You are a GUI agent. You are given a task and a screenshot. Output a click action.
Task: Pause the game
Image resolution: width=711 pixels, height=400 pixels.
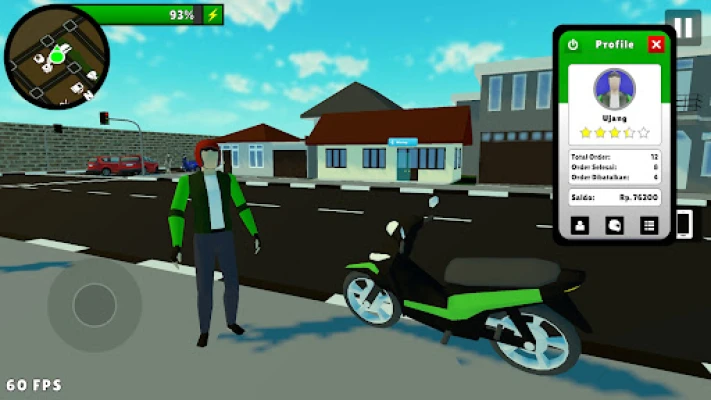tap(684, 26)
